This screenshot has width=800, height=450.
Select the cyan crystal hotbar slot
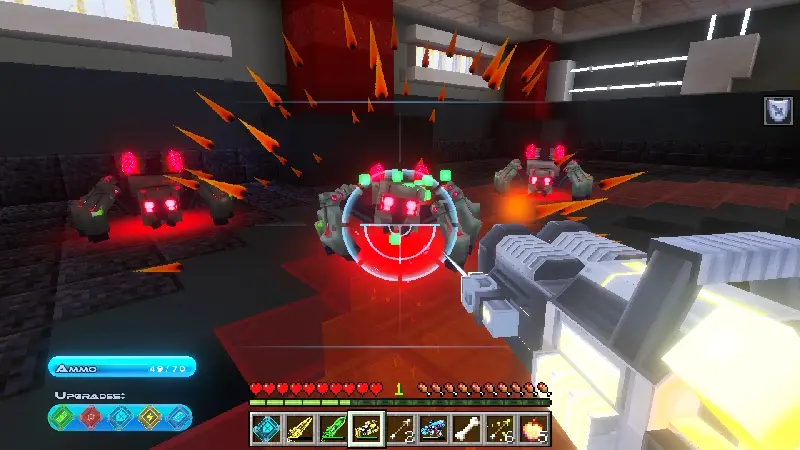tap(265, 429)
